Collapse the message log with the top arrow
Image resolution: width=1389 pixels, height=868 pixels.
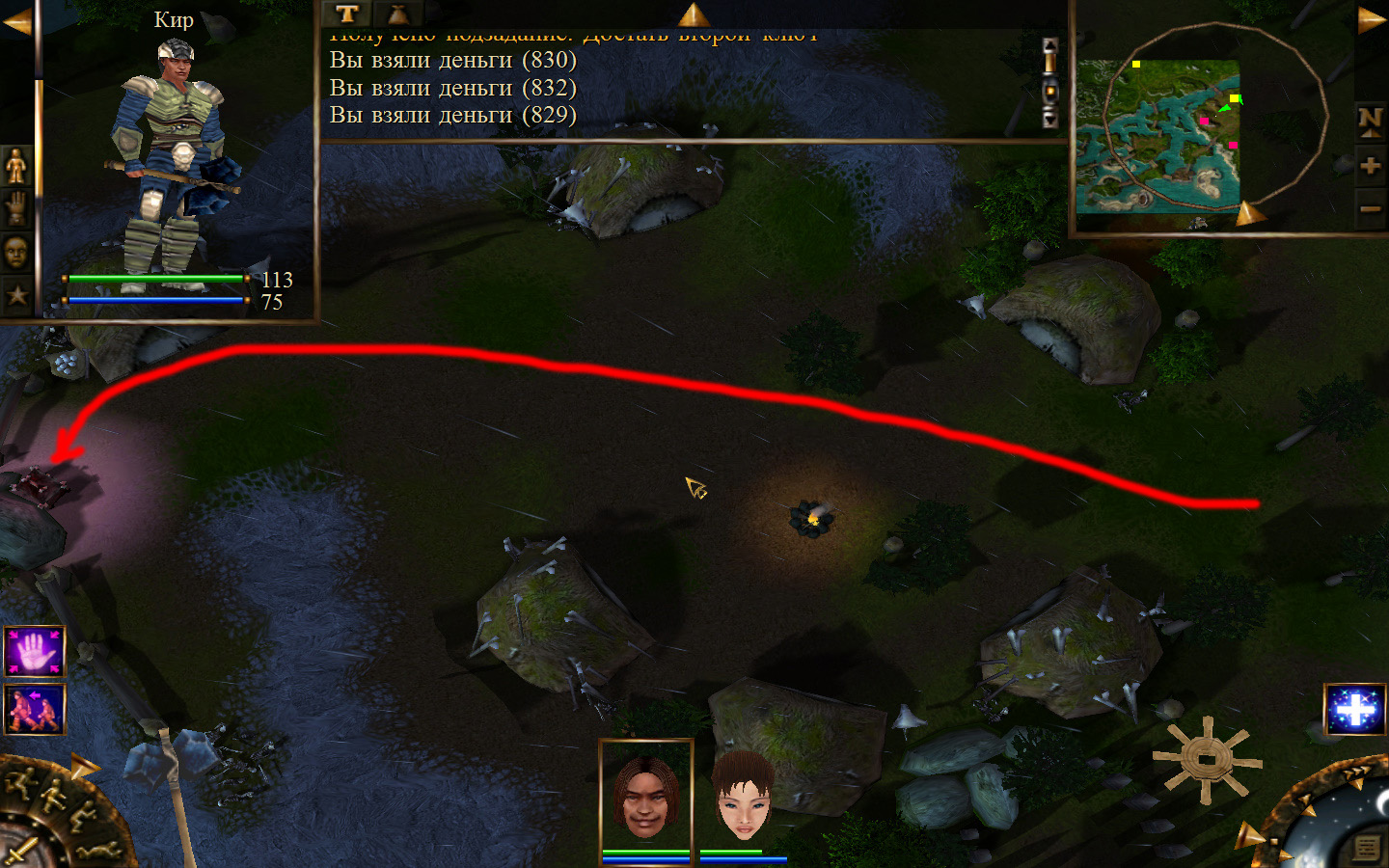tap(693, 14)
